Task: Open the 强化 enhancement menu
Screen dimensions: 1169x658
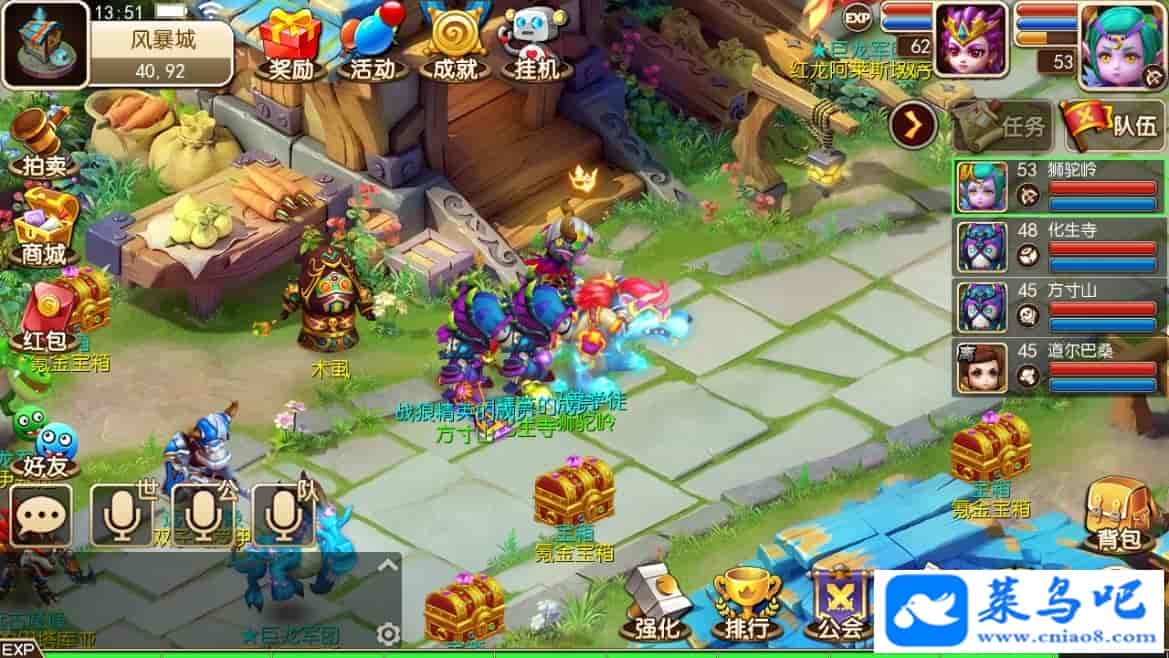Action: [656, 604]
